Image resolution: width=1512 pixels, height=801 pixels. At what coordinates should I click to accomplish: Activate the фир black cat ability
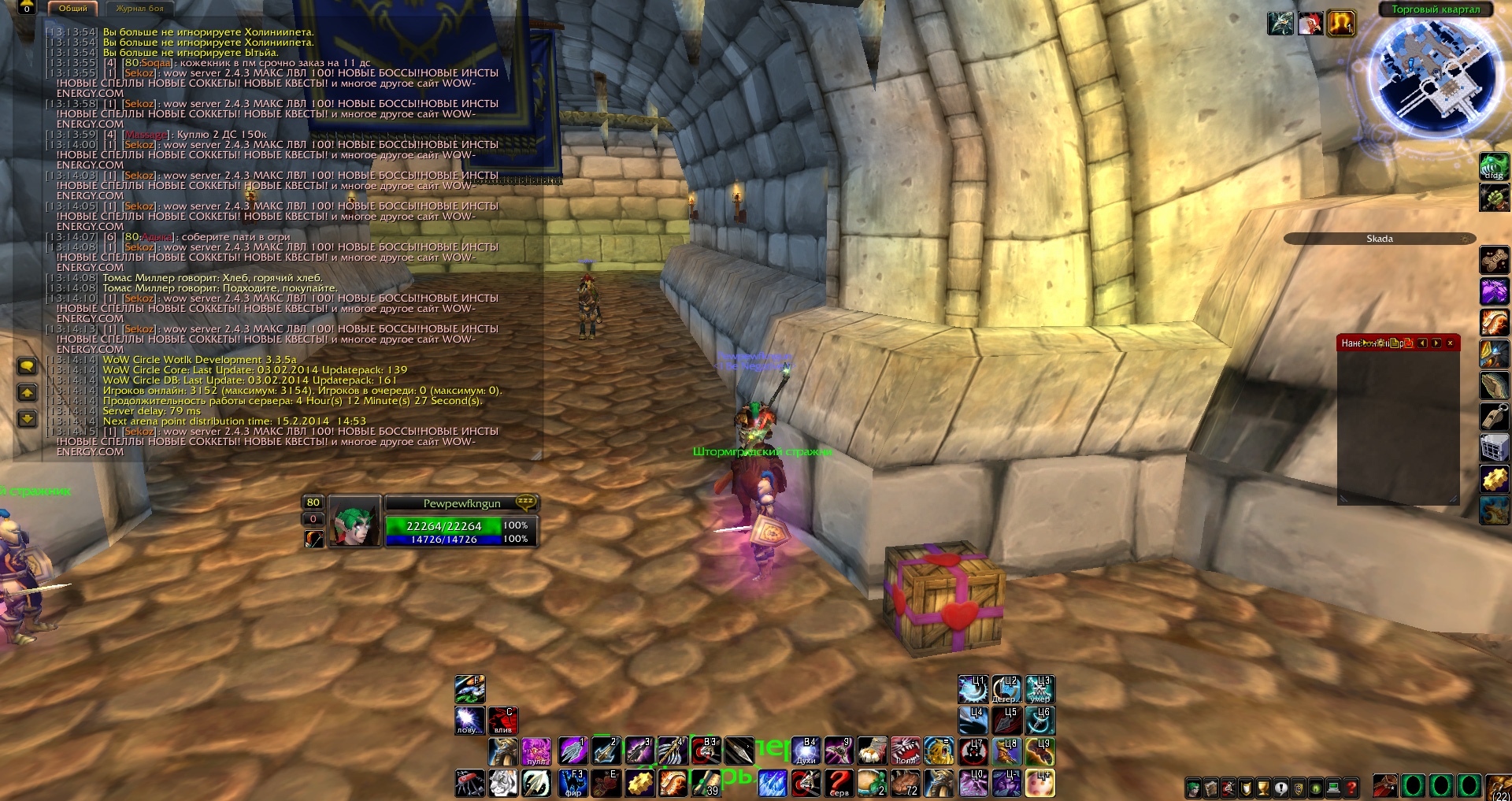pyautogui.click(x=573, y=783)
